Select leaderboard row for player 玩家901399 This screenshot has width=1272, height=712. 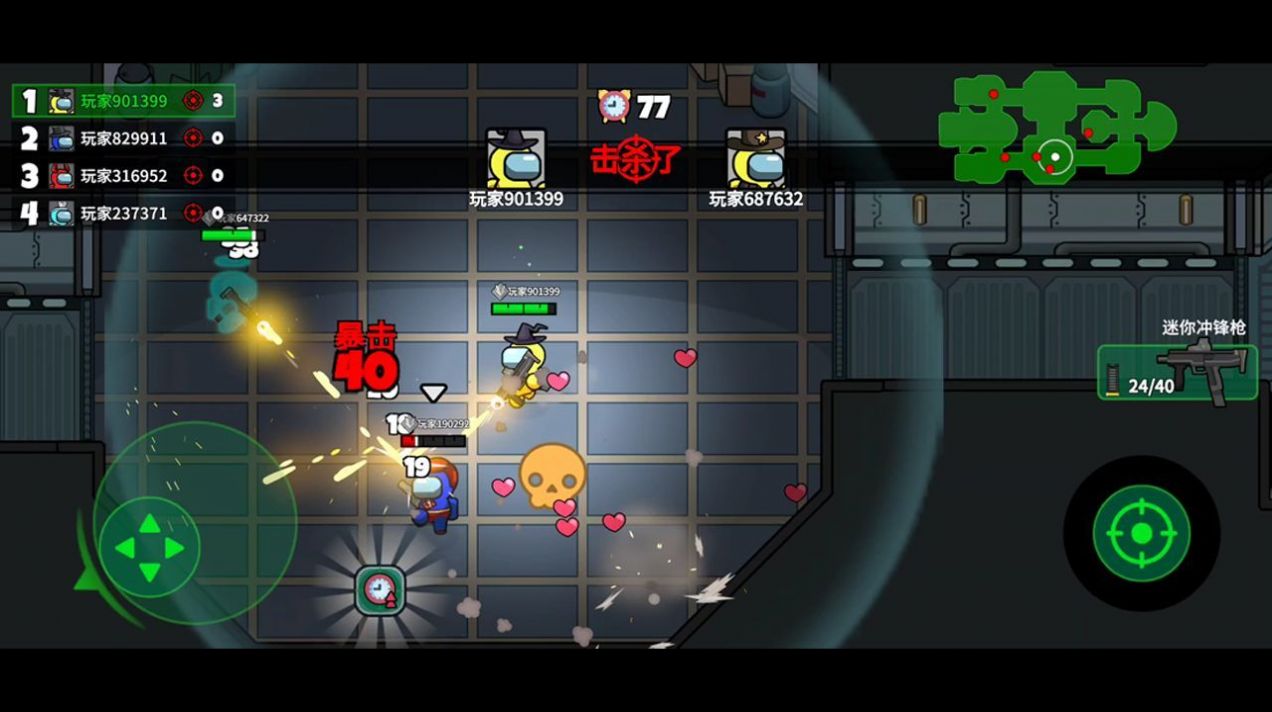click(124, 101)
